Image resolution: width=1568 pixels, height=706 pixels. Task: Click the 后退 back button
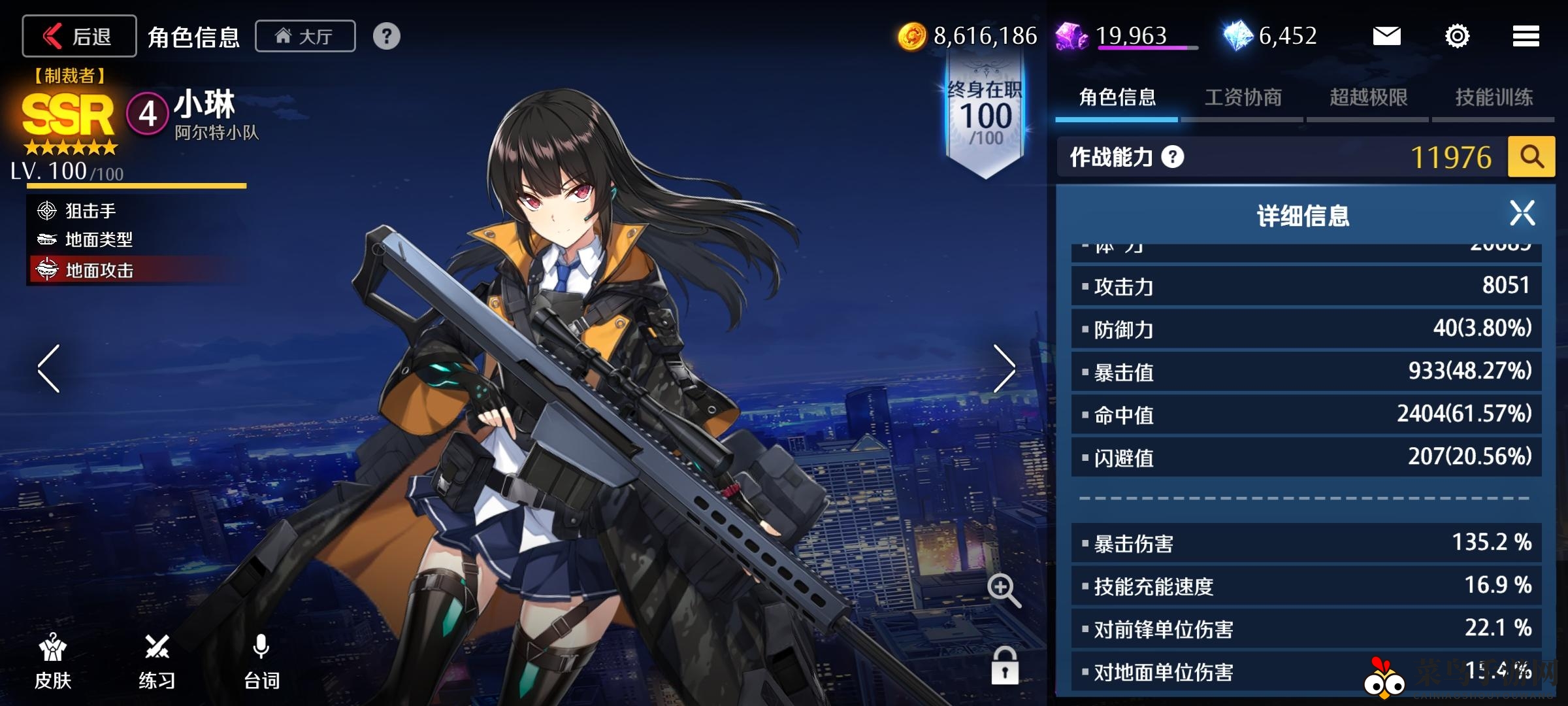point(78,36)
